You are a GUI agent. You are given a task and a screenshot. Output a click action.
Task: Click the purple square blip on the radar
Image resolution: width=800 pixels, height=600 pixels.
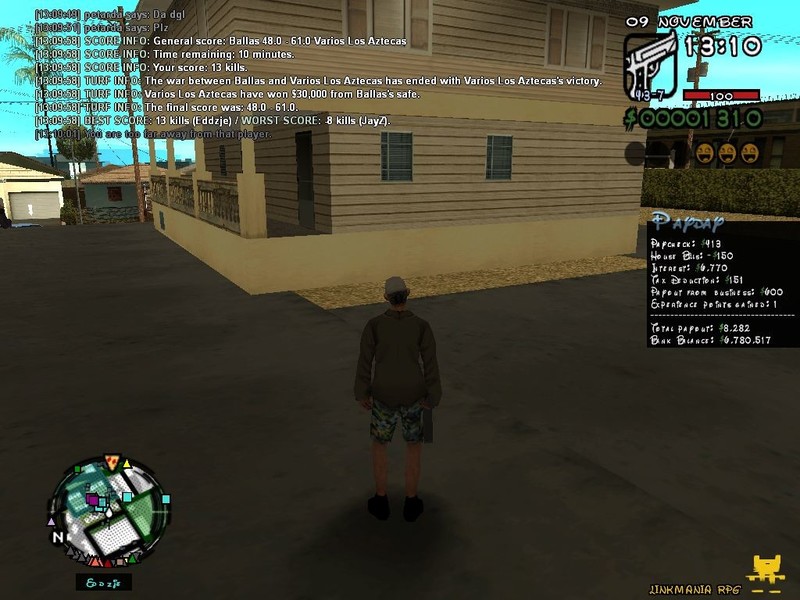(93, 499)
